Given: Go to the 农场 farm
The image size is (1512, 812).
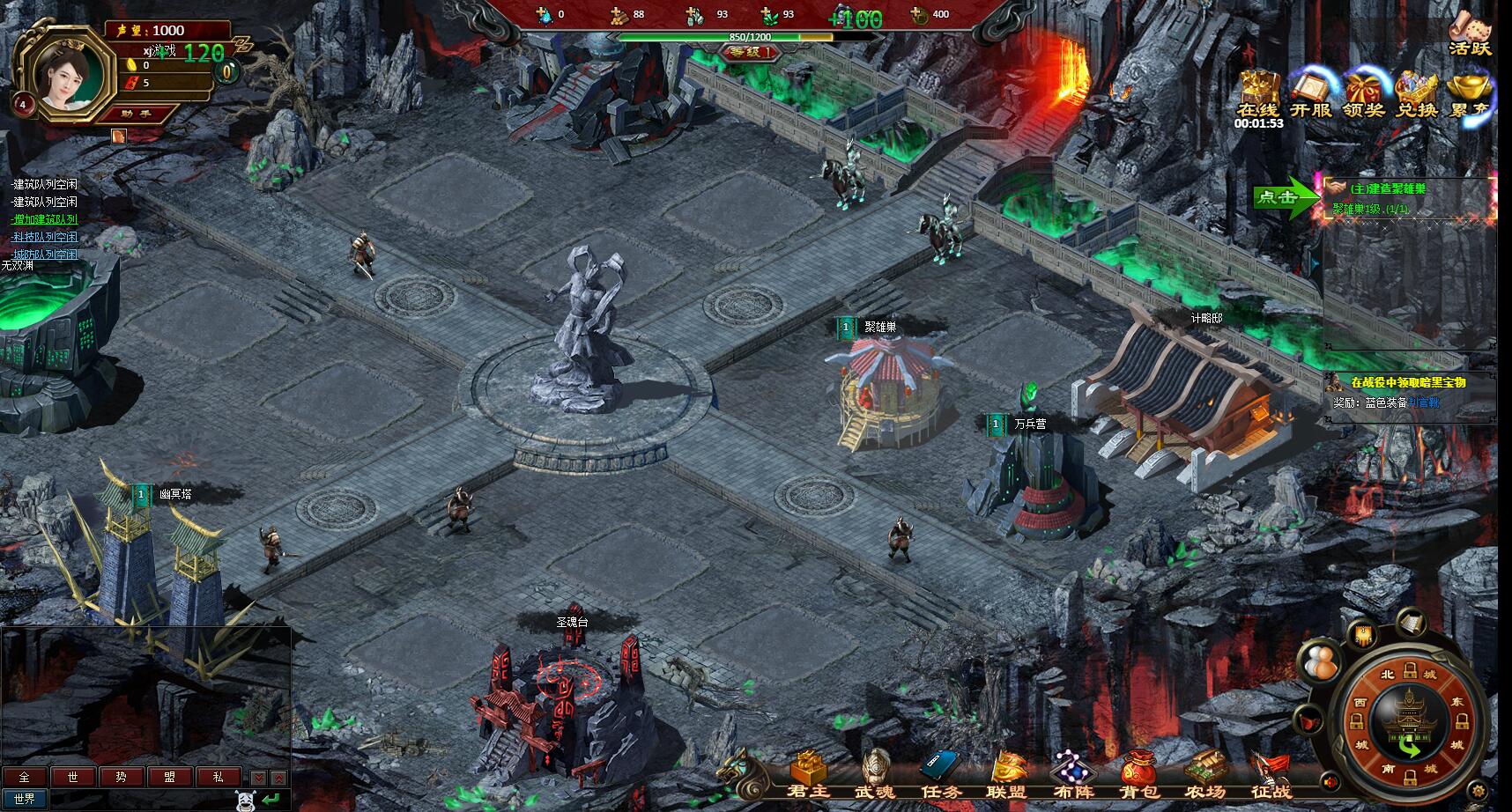Looking at the screenshot, I should (x=1204, y=775).
